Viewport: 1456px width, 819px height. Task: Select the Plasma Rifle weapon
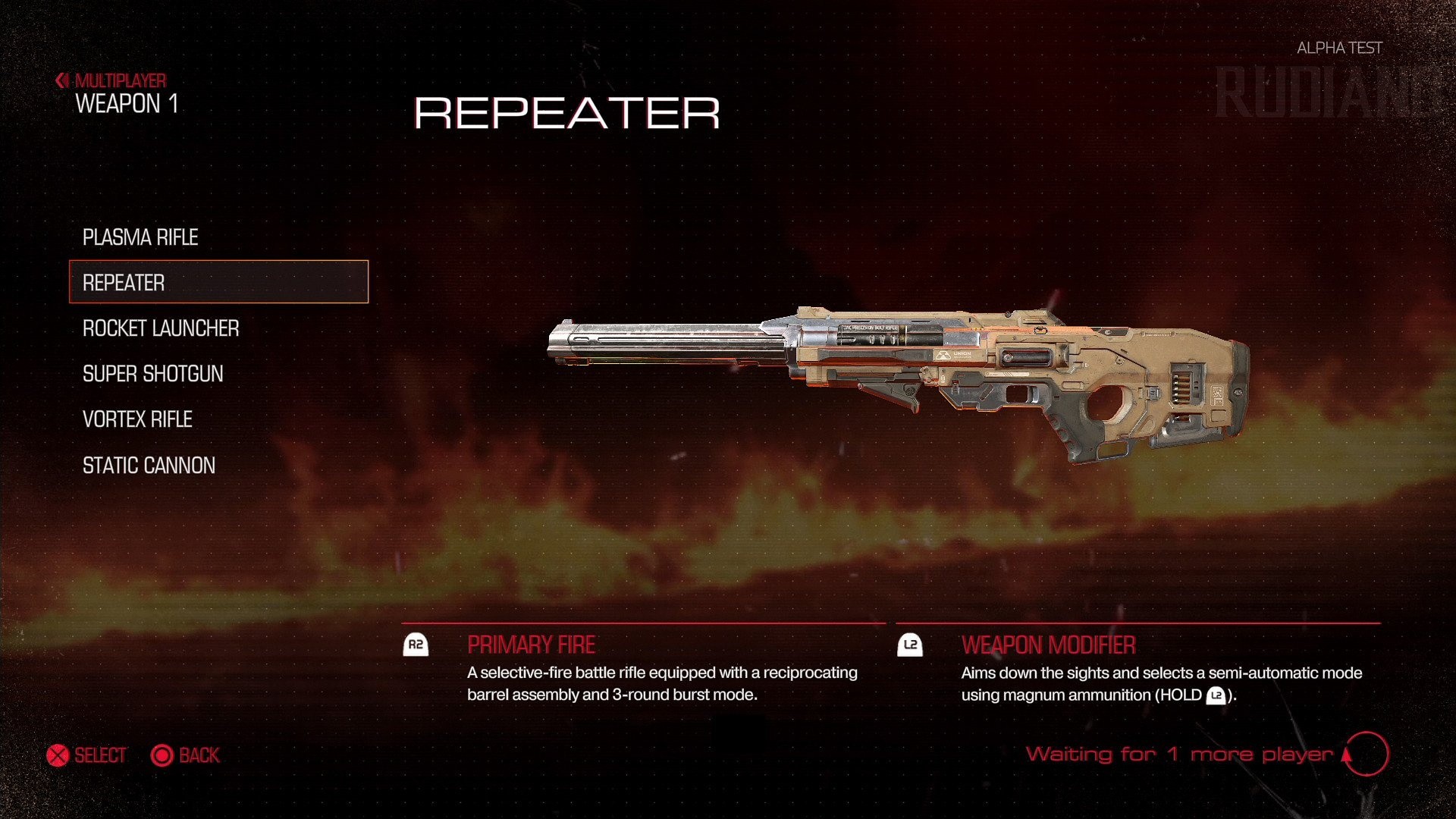pos(140,237)
